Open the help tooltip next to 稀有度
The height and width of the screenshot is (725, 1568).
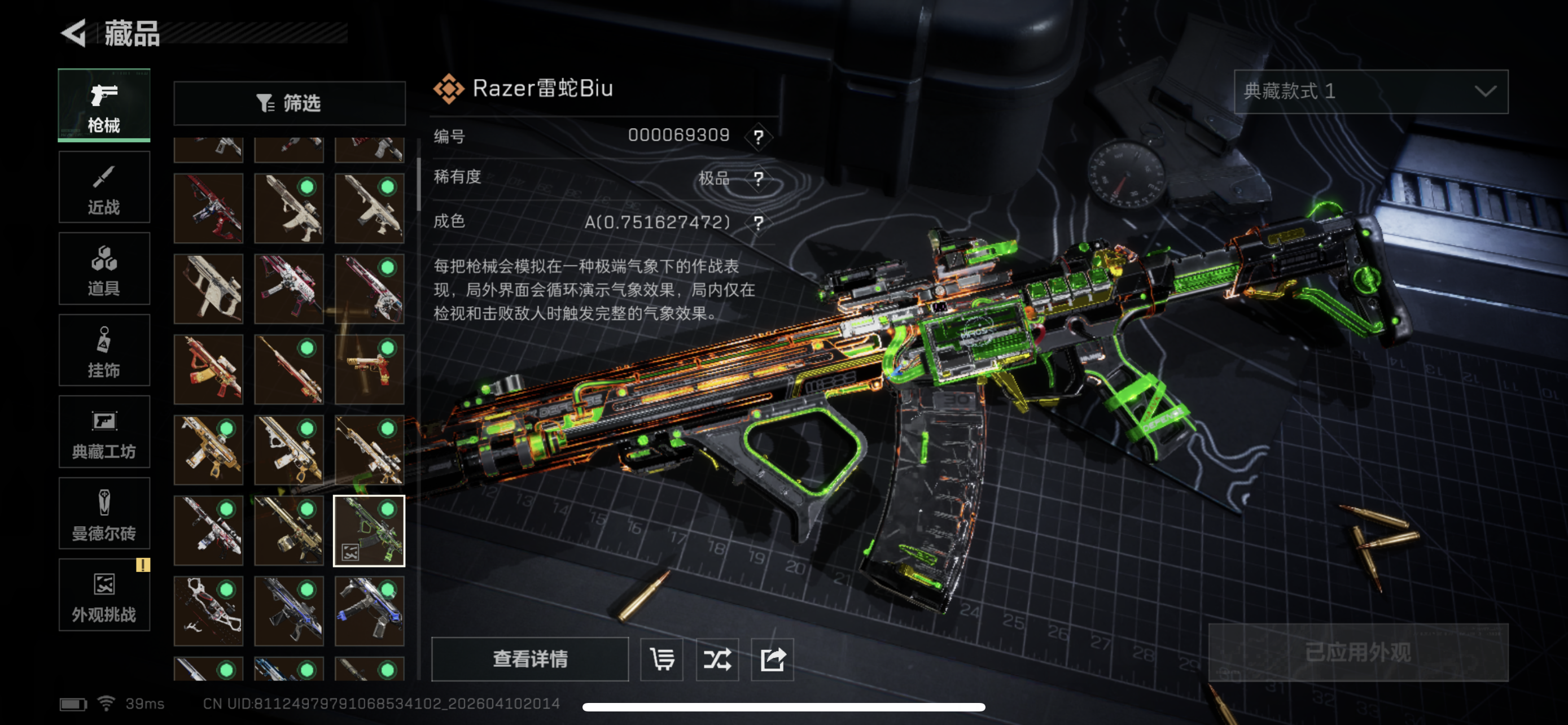click(x=759, y=179)
